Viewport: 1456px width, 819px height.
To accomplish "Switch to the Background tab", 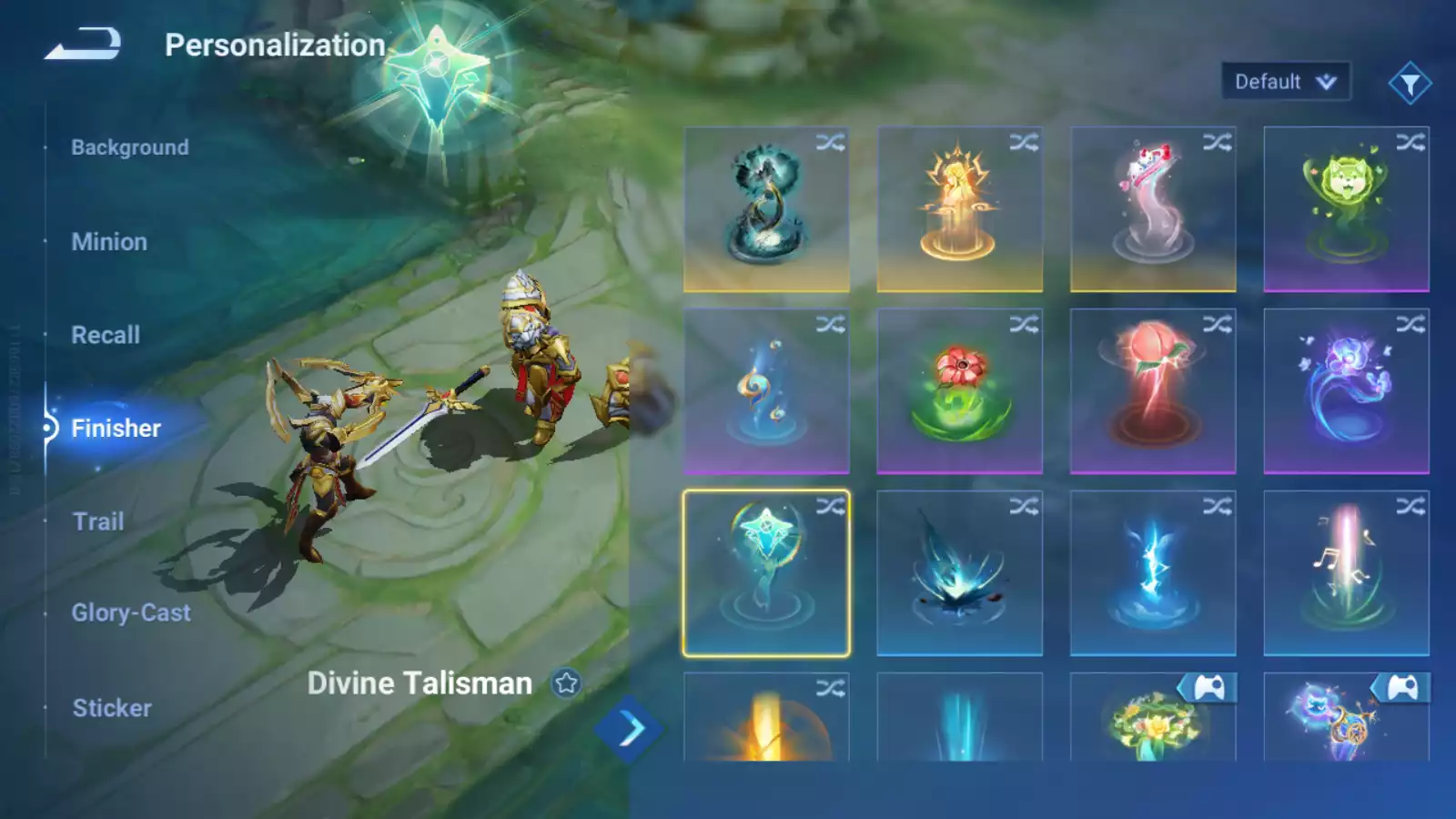I will point(130,147).
